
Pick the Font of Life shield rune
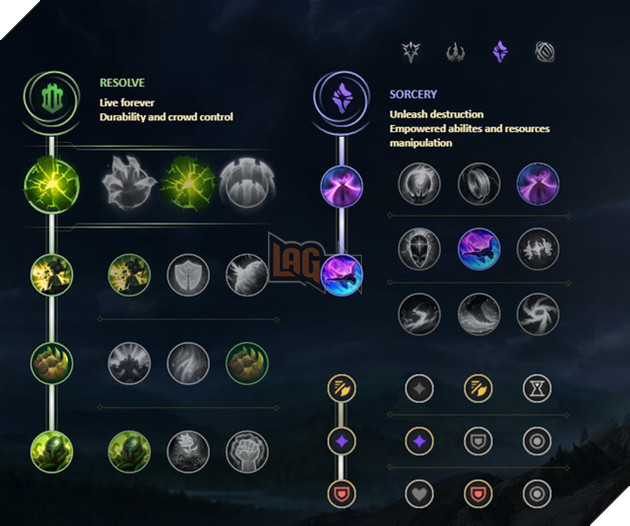tap(186, 273)
